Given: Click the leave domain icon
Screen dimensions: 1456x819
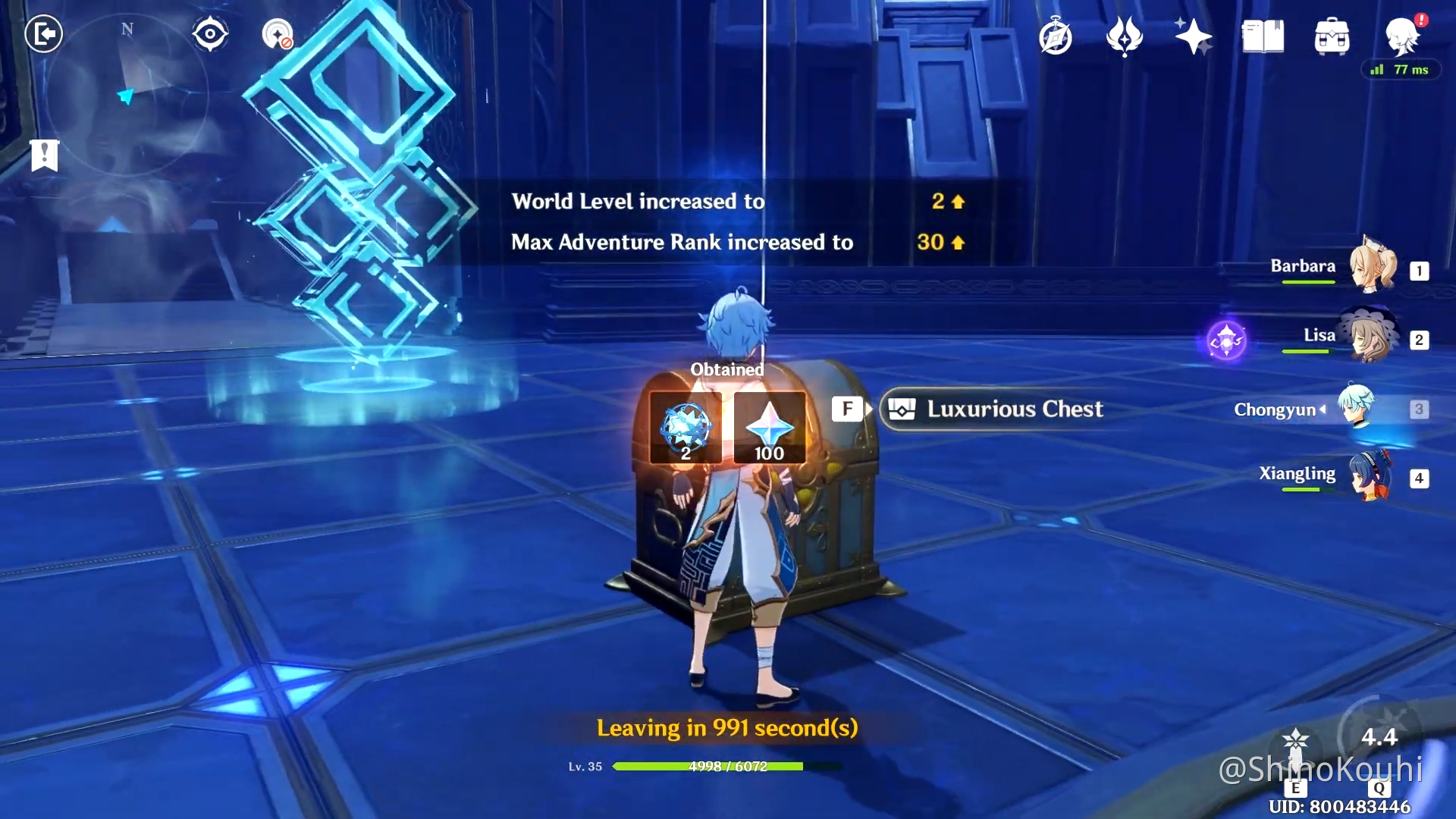Looking at the screenshot, I should 44,33.
